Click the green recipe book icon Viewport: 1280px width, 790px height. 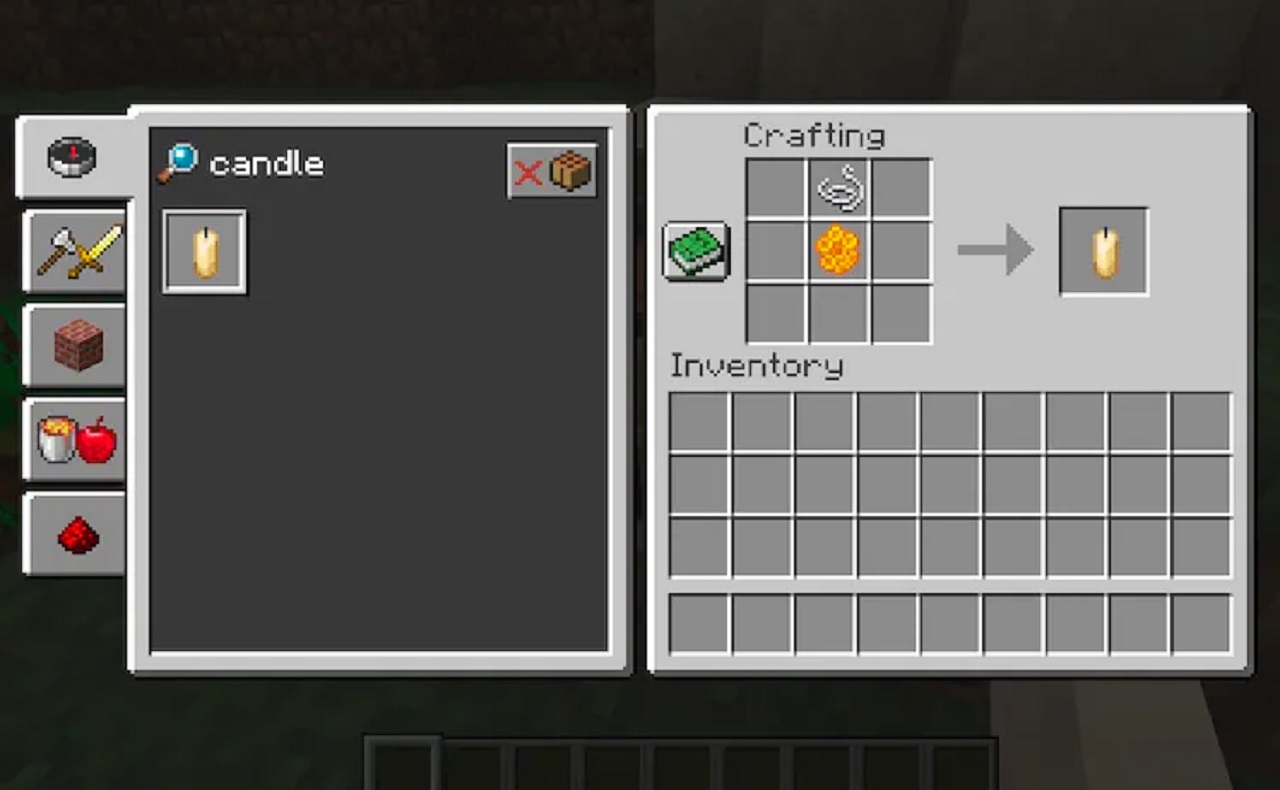pos(696,251)
